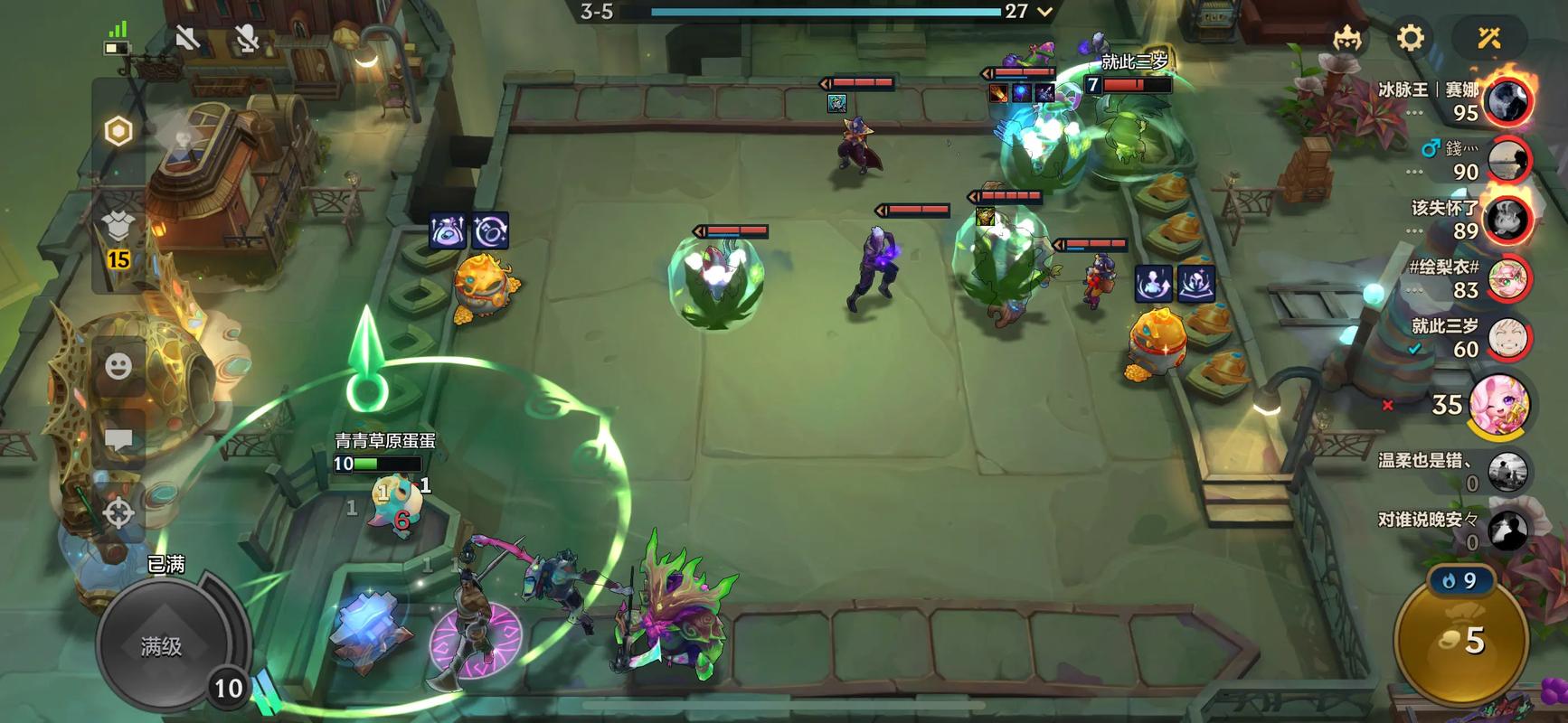The image size is (1568, 723).
Task: Toggle the muted microphone icon
Action: (x=246, y=38)
